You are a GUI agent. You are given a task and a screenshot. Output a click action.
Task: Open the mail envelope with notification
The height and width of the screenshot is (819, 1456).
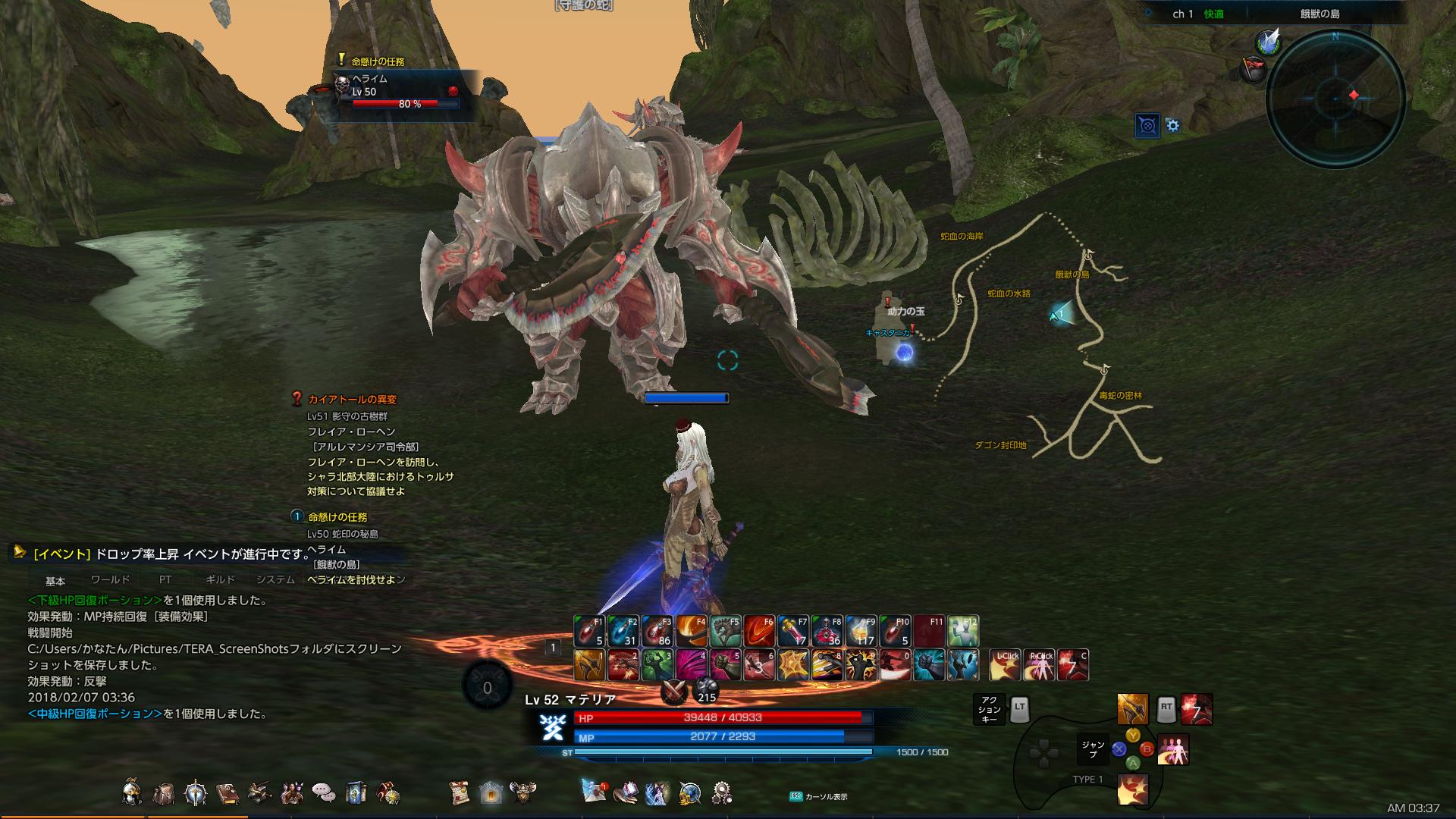tap(595, 792)
